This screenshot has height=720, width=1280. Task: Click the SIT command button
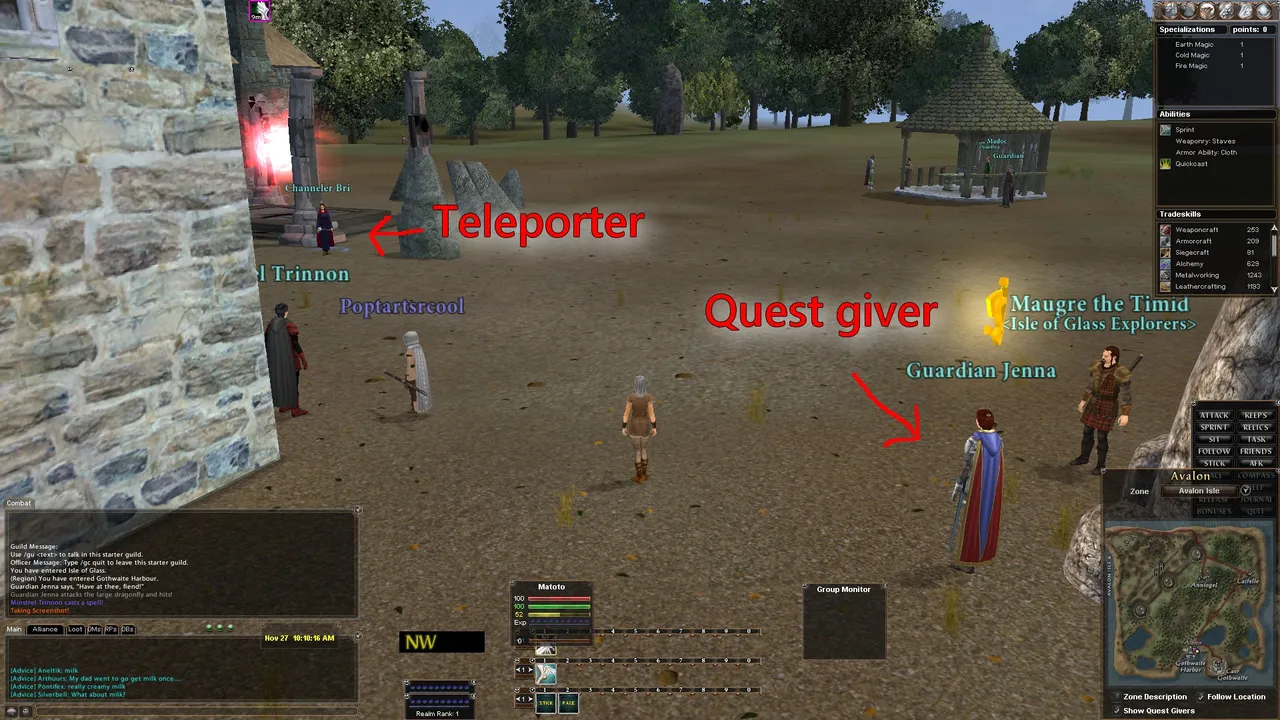click(1213, 439)
